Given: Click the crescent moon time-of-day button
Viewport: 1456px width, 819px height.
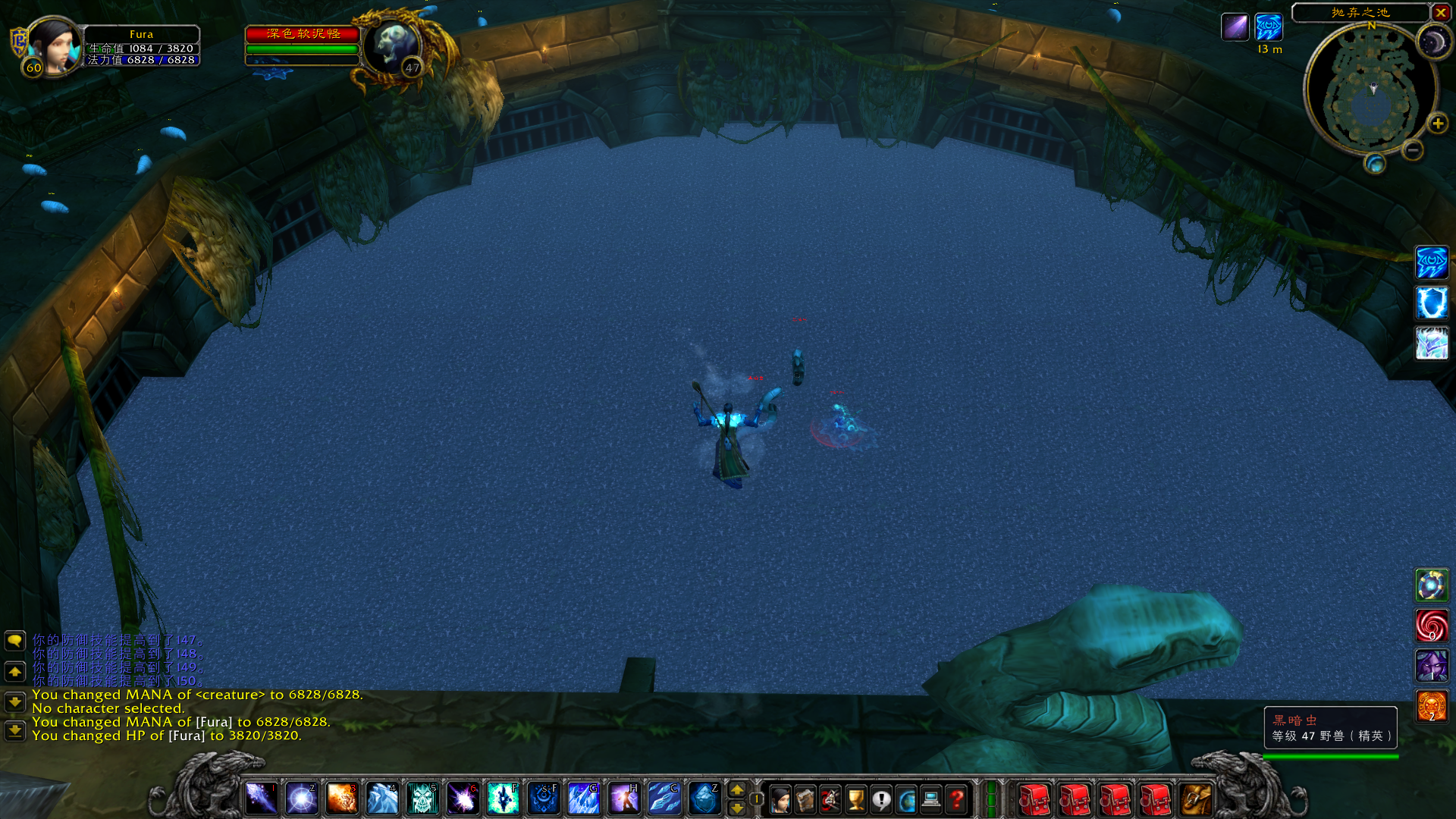Looking at the screenshot, I should [1432, 42].
